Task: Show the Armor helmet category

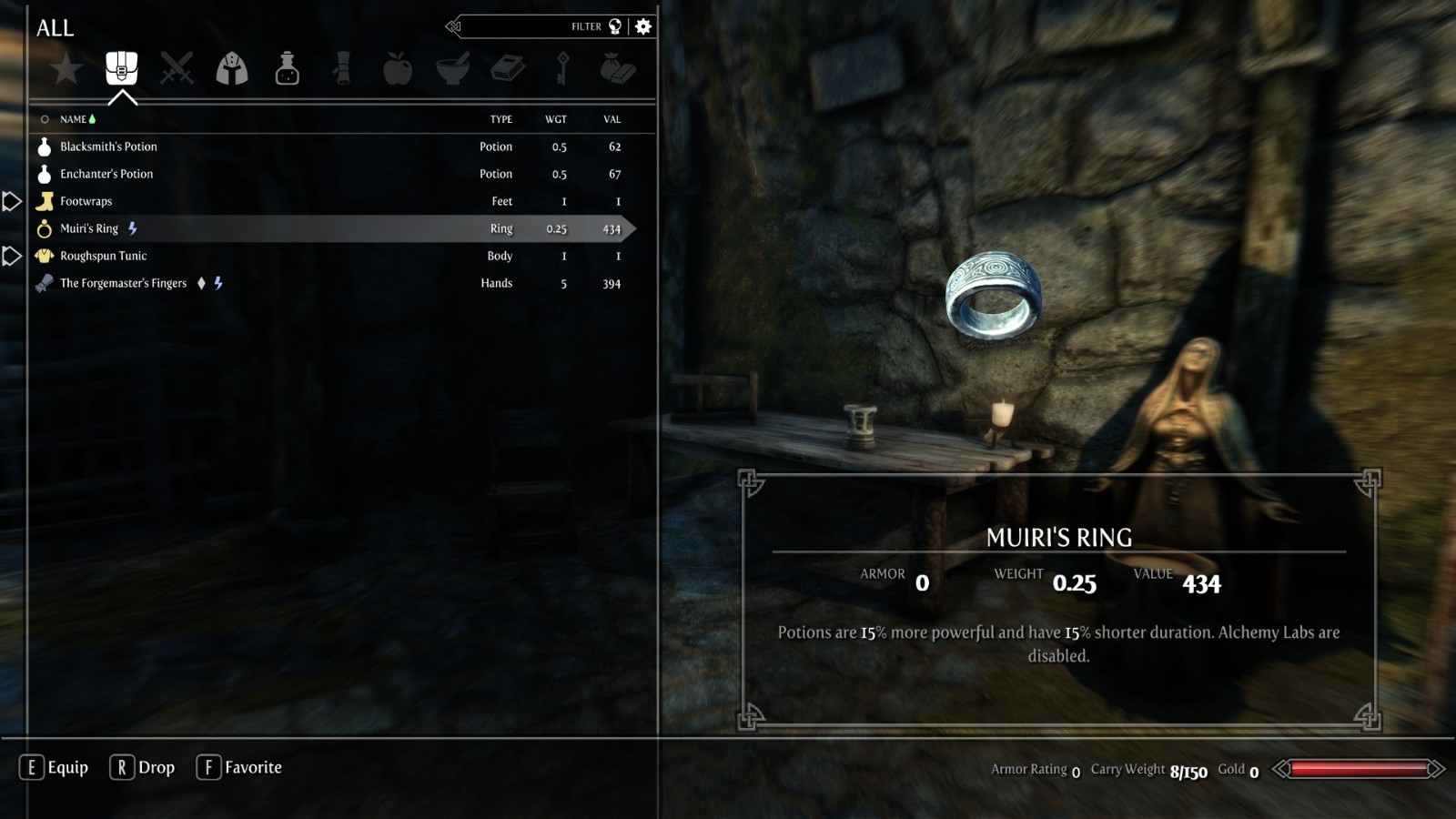Action: [232, 69]
